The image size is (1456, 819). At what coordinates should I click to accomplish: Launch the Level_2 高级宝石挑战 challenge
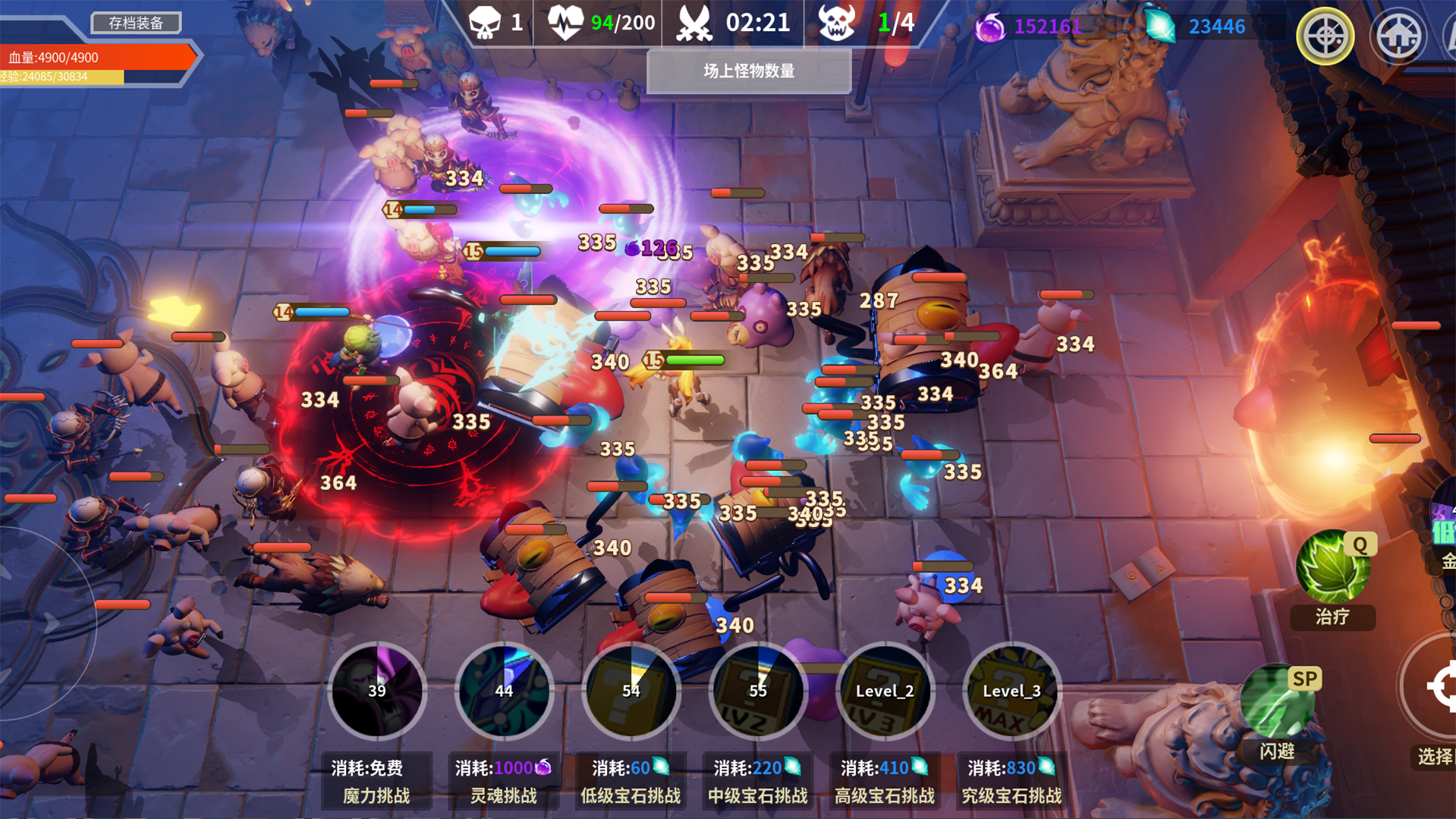[x=885, y=692]
